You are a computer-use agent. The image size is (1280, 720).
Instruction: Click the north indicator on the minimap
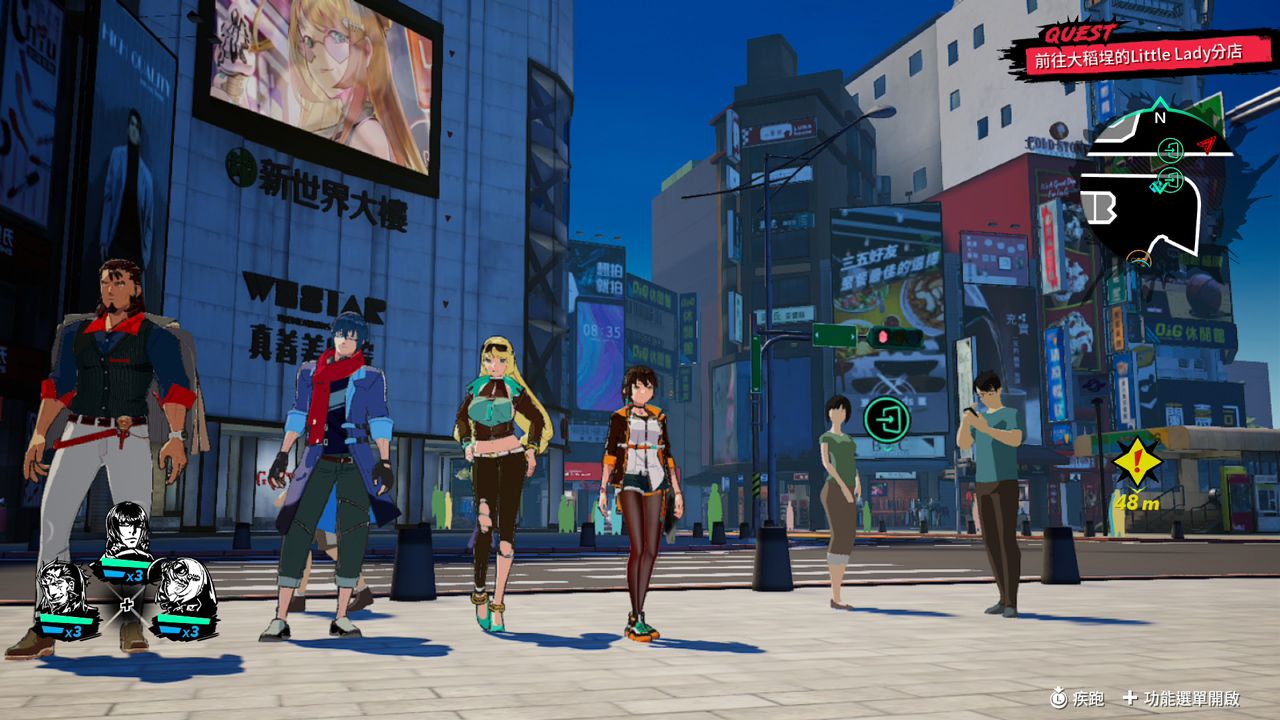(x=1160, y=116)
